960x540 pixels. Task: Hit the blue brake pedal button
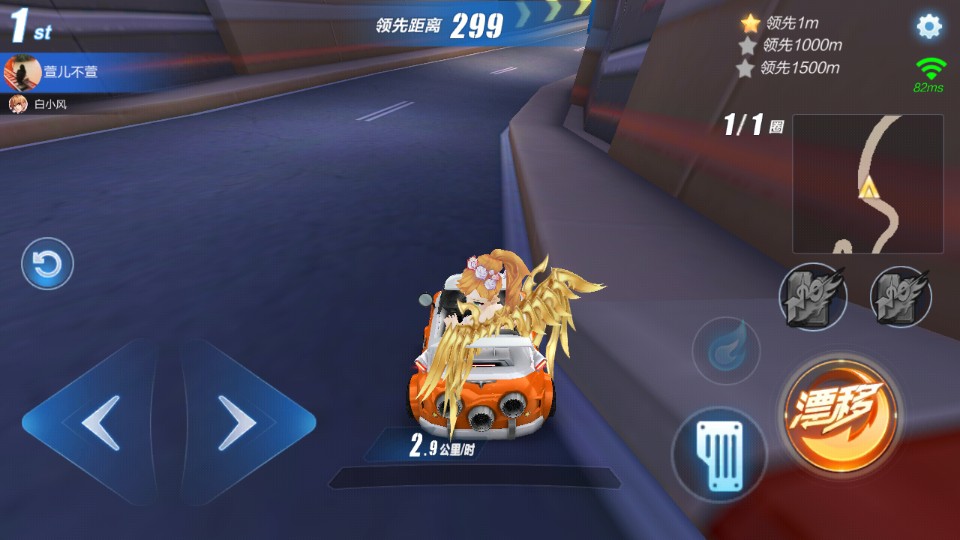point(718,453)
